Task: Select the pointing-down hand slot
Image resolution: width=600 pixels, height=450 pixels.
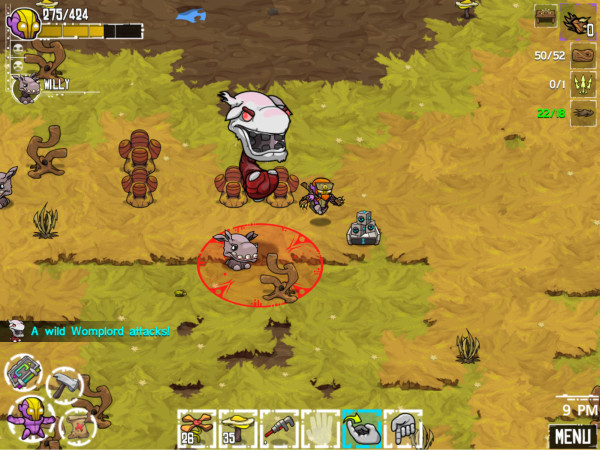Action: click(402, 428)
